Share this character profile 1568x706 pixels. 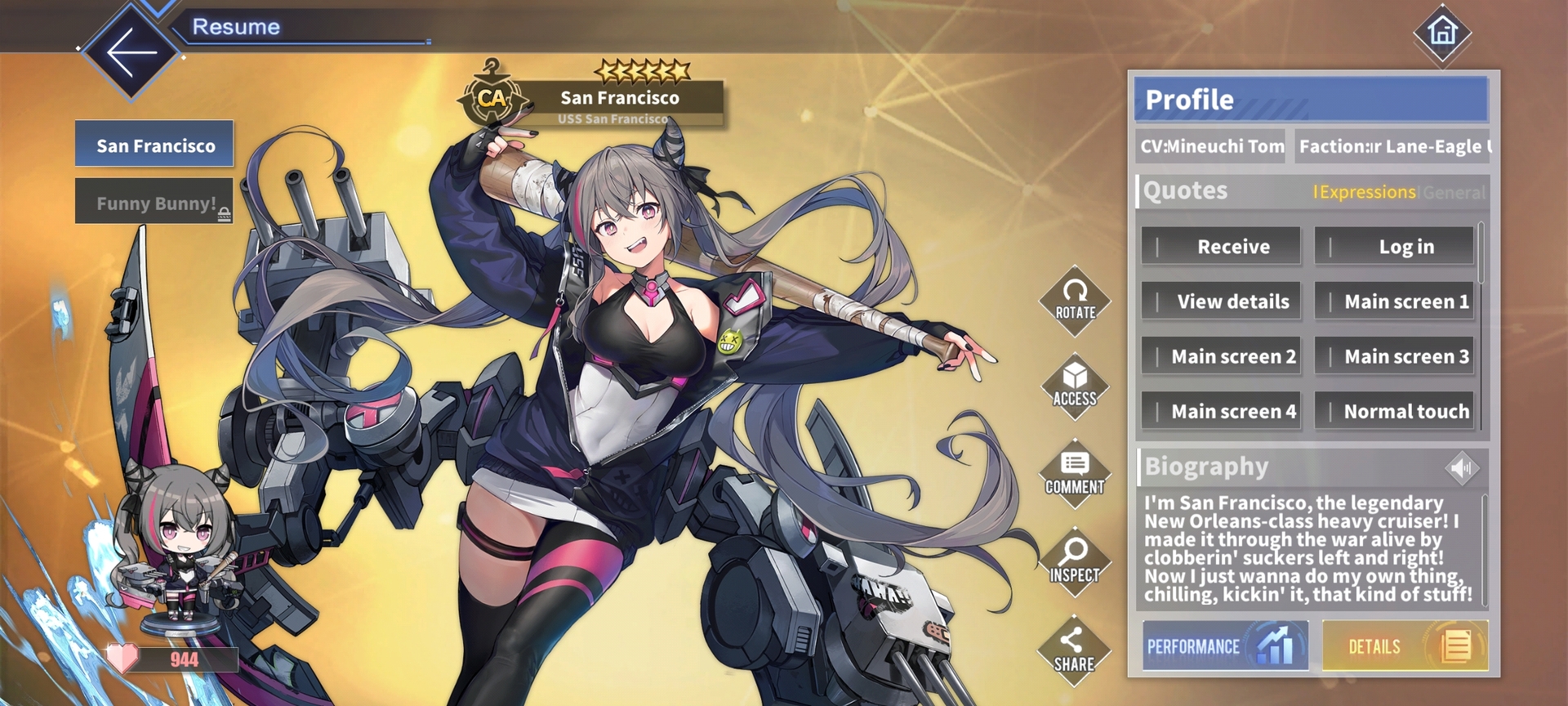(x=1075, y=651)
